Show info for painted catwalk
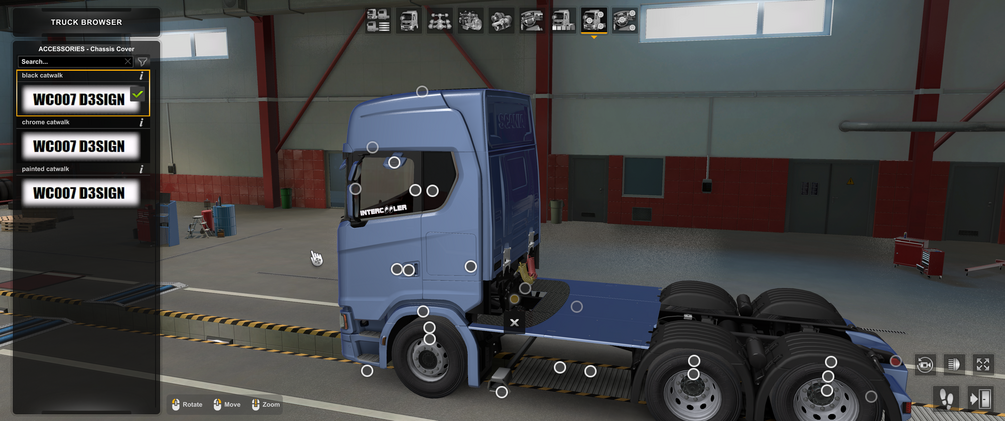The image size is (1005, 421). pyautogui.click(x=141, y=169)
